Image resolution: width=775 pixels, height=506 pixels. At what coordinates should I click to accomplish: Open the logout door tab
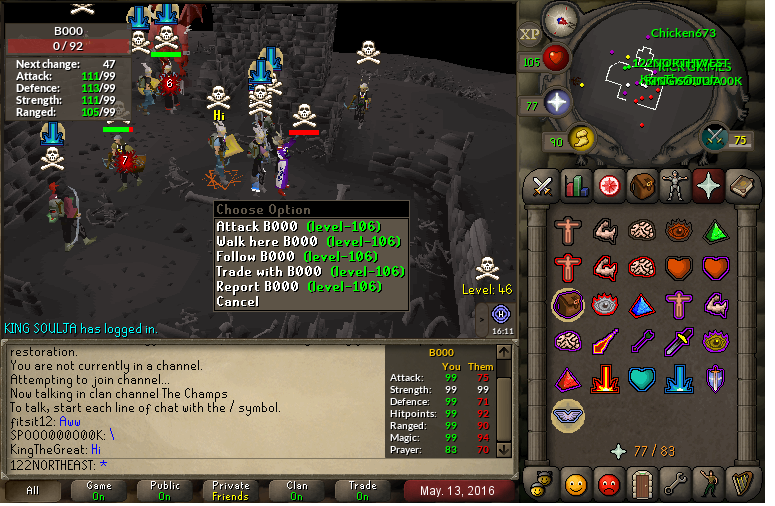[641, 484]
